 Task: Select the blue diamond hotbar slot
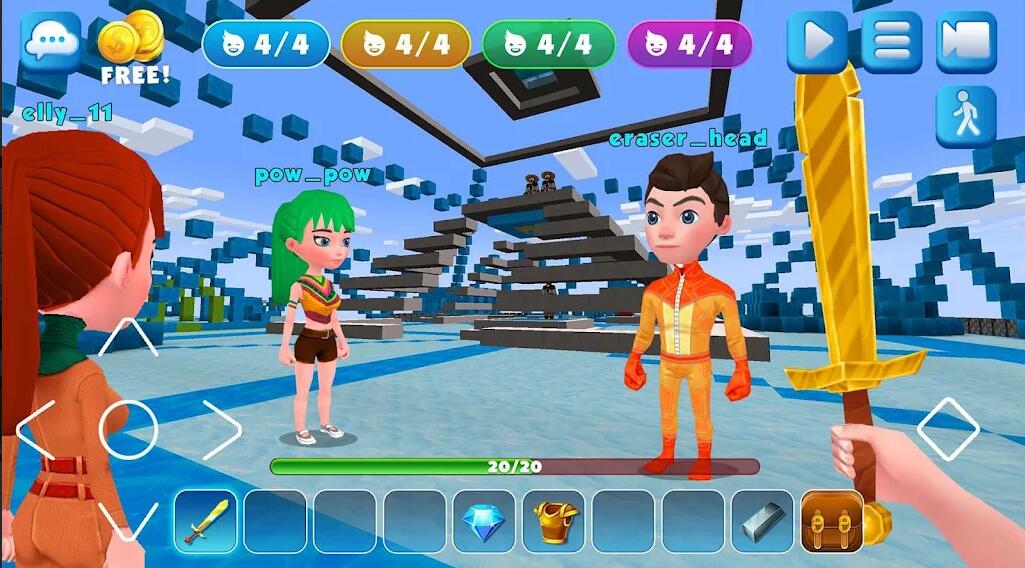pyautogui.click(x=484, y=521)
